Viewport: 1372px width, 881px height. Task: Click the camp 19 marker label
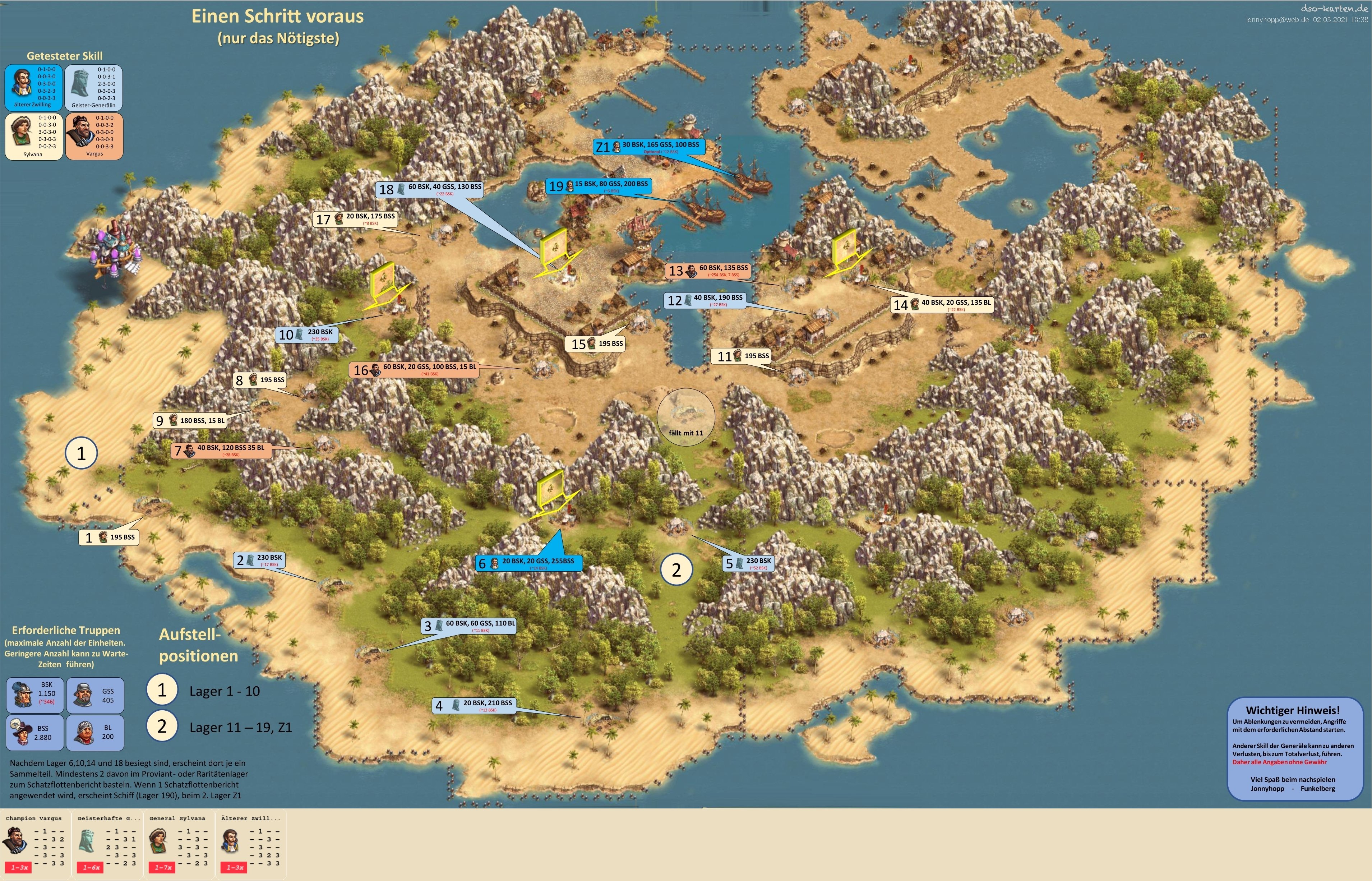(599, 186)
